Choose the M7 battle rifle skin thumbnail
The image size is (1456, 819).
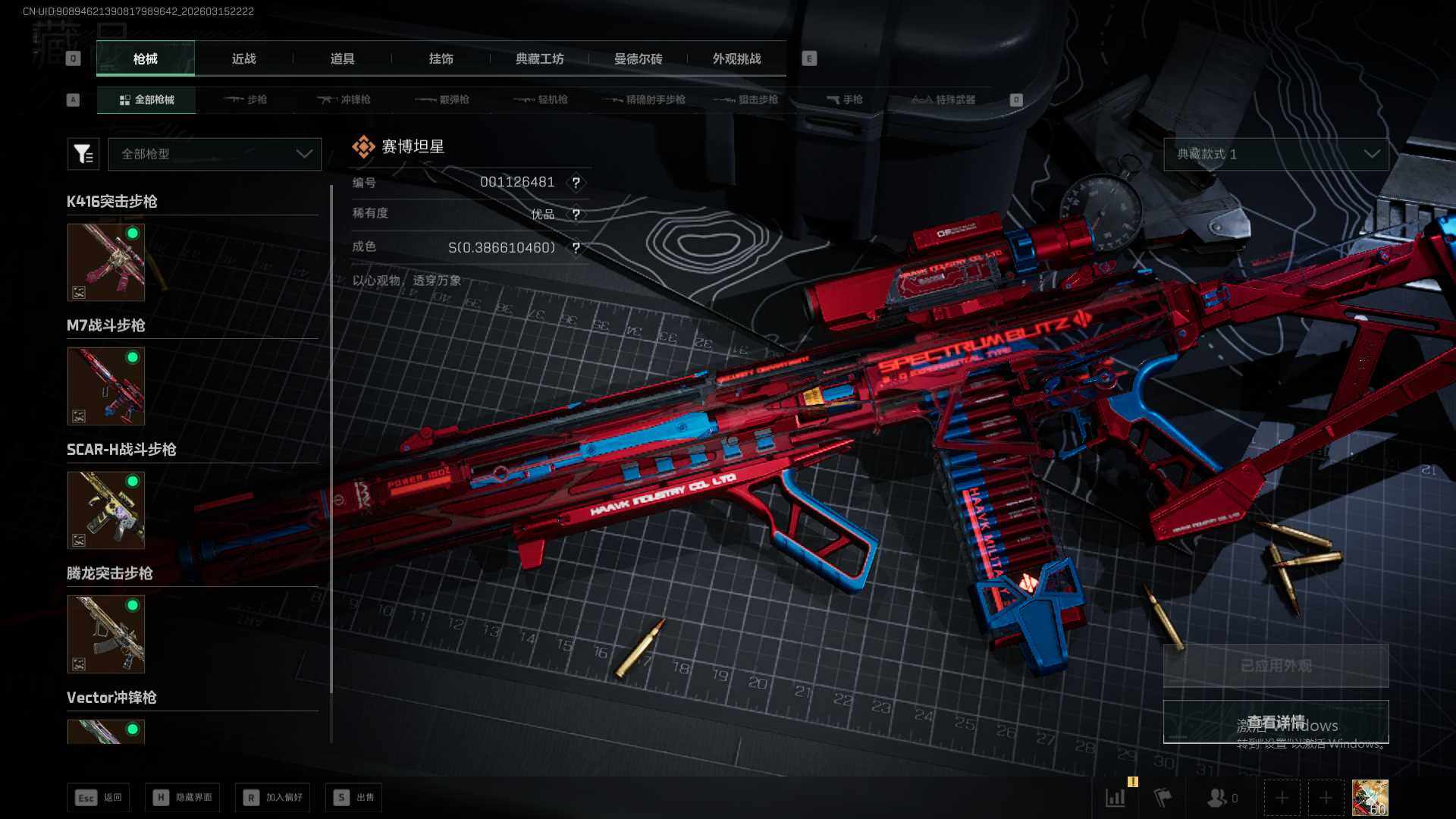(x=106, y=386)
